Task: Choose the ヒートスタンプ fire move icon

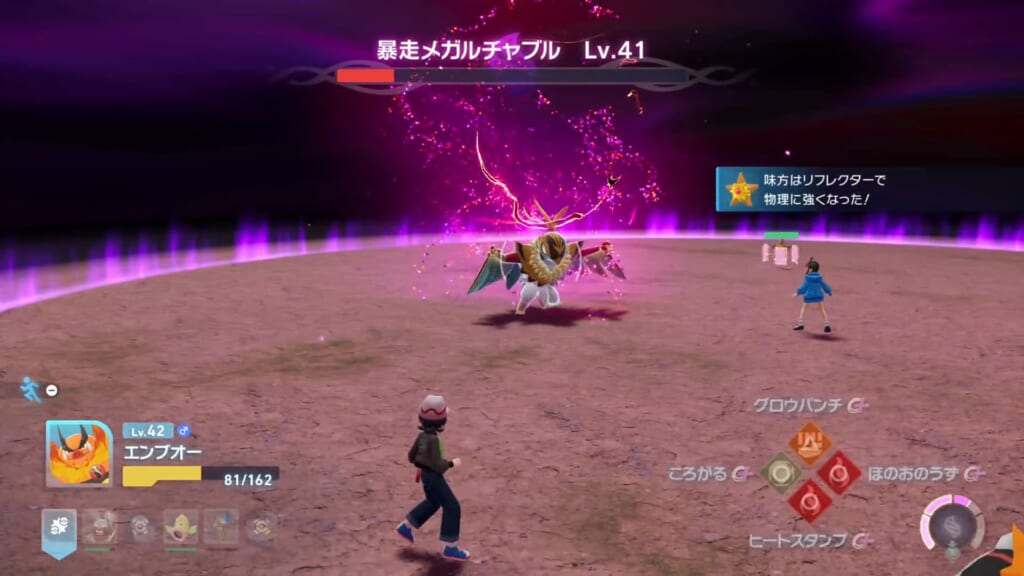Action: click(x=808, y=502)
